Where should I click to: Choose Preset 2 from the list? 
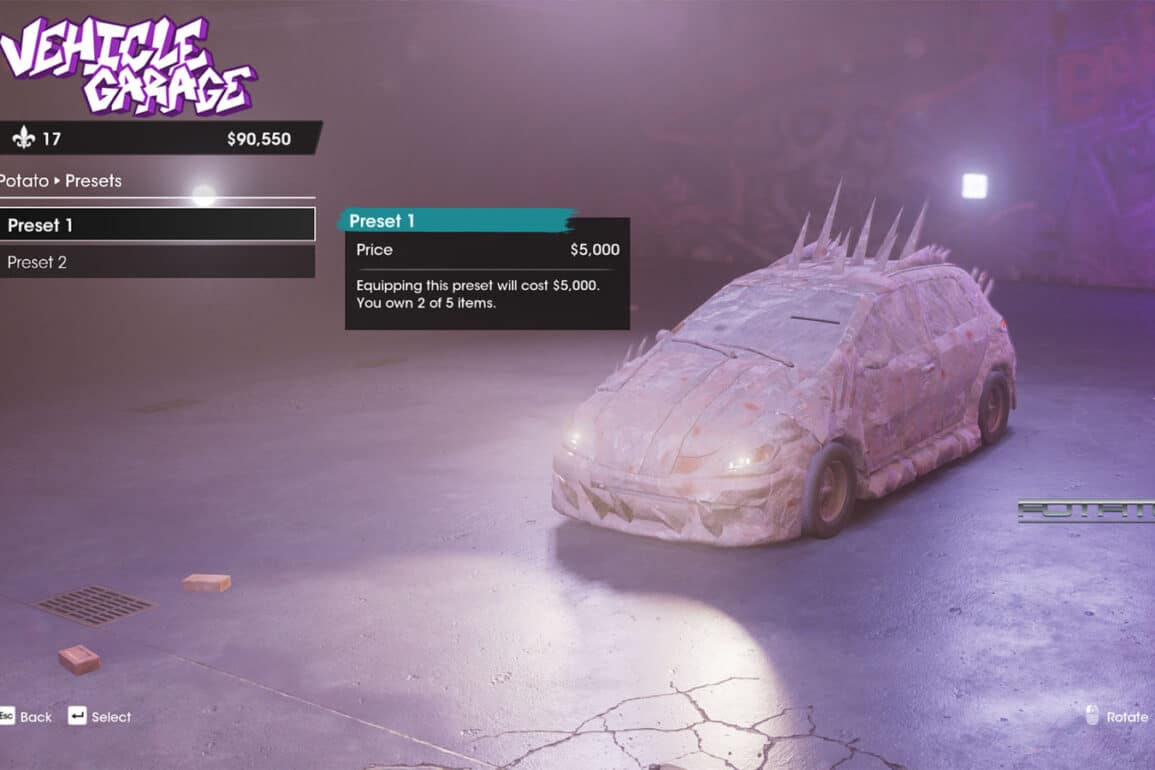tap(156, 262)
